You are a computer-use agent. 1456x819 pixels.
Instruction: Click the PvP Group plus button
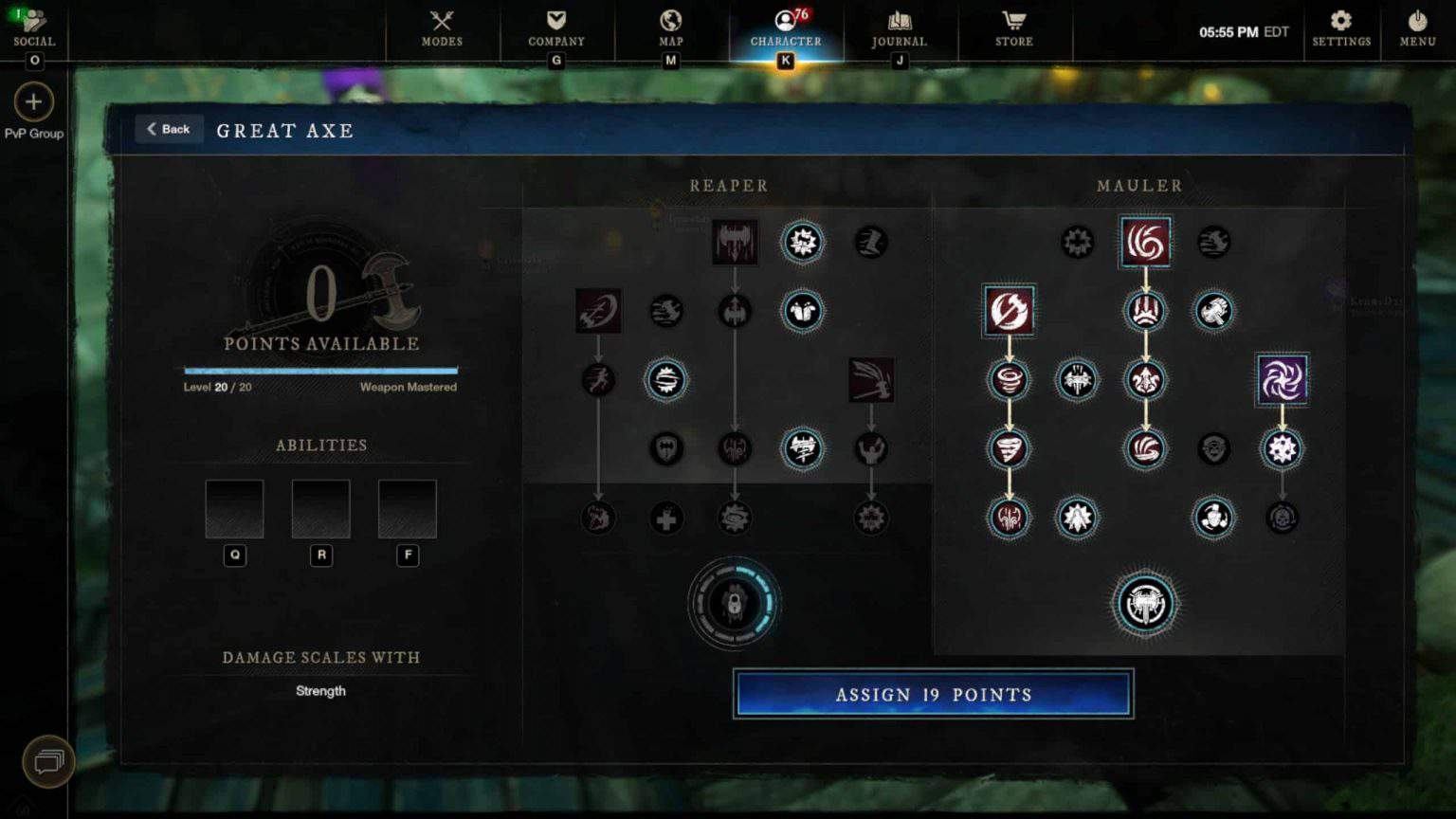[34, 101]
